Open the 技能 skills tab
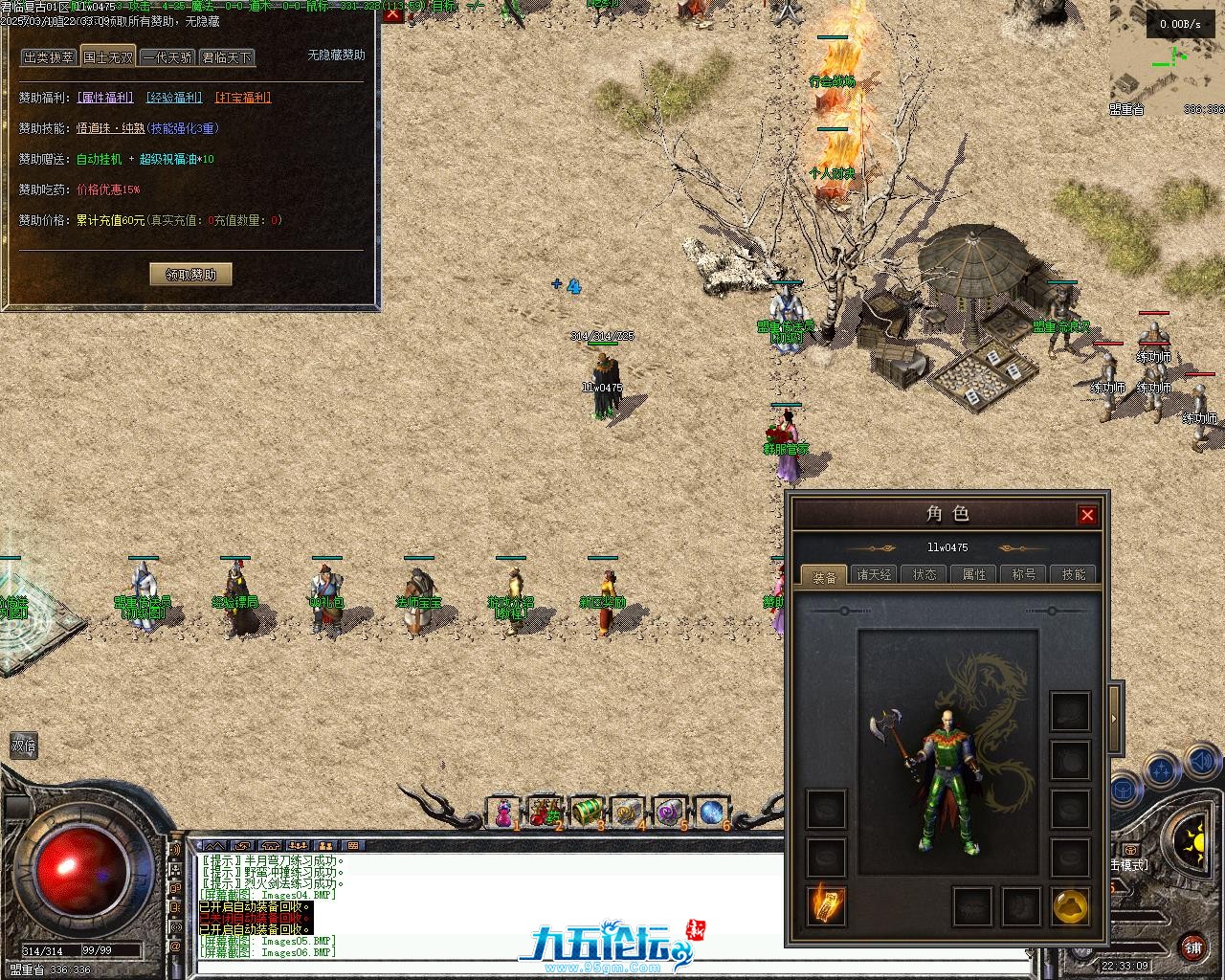This screenshot has width=1225, height=980. coord(1074,574)
